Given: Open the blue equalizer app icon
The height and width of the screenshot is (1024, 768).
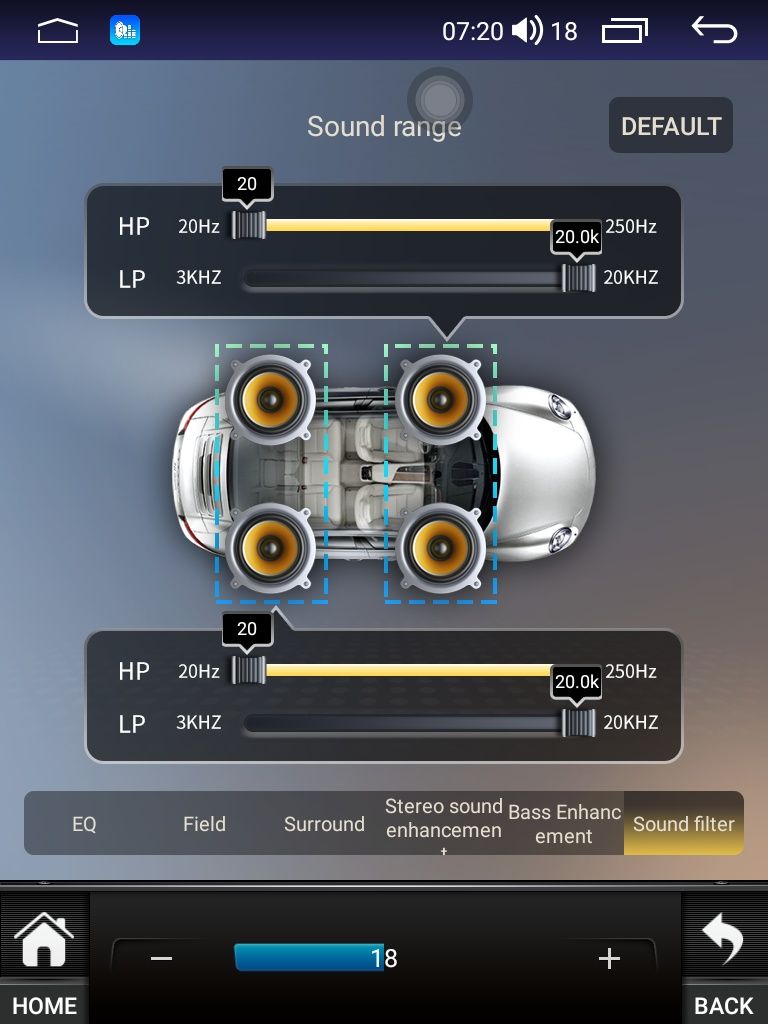Looking at the screenshot, I should coord(125,31).
